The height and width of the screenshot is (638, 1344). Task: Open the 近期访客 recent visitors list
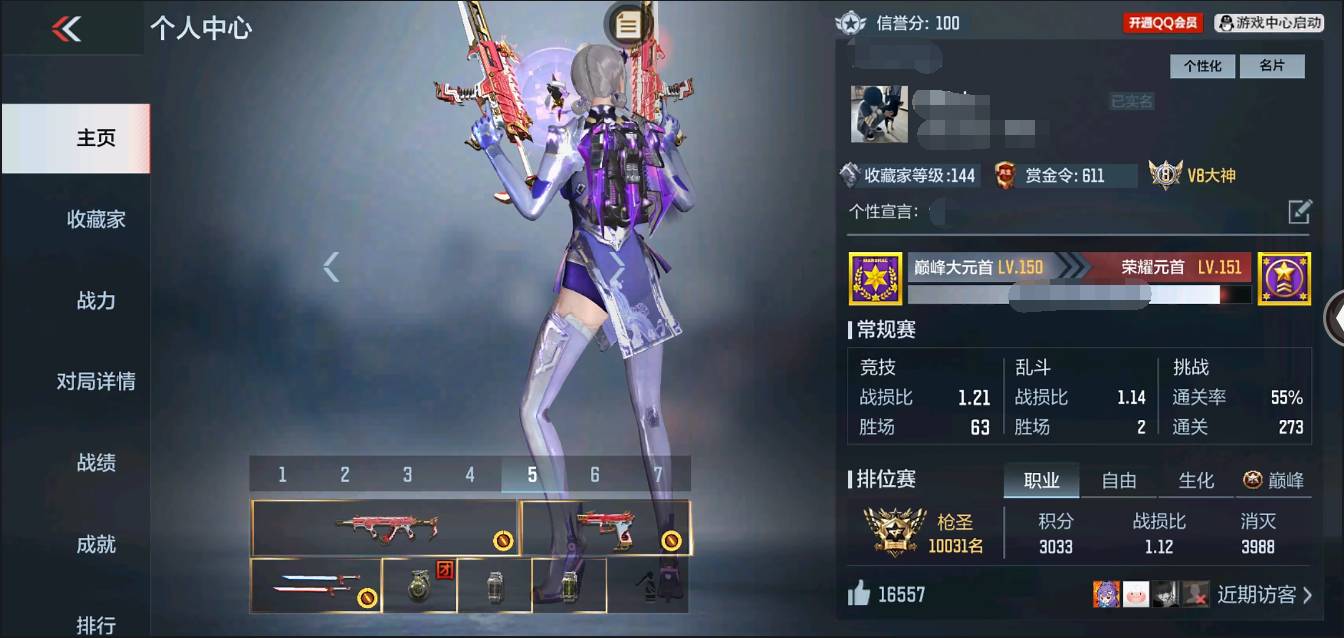point(1264,595)
